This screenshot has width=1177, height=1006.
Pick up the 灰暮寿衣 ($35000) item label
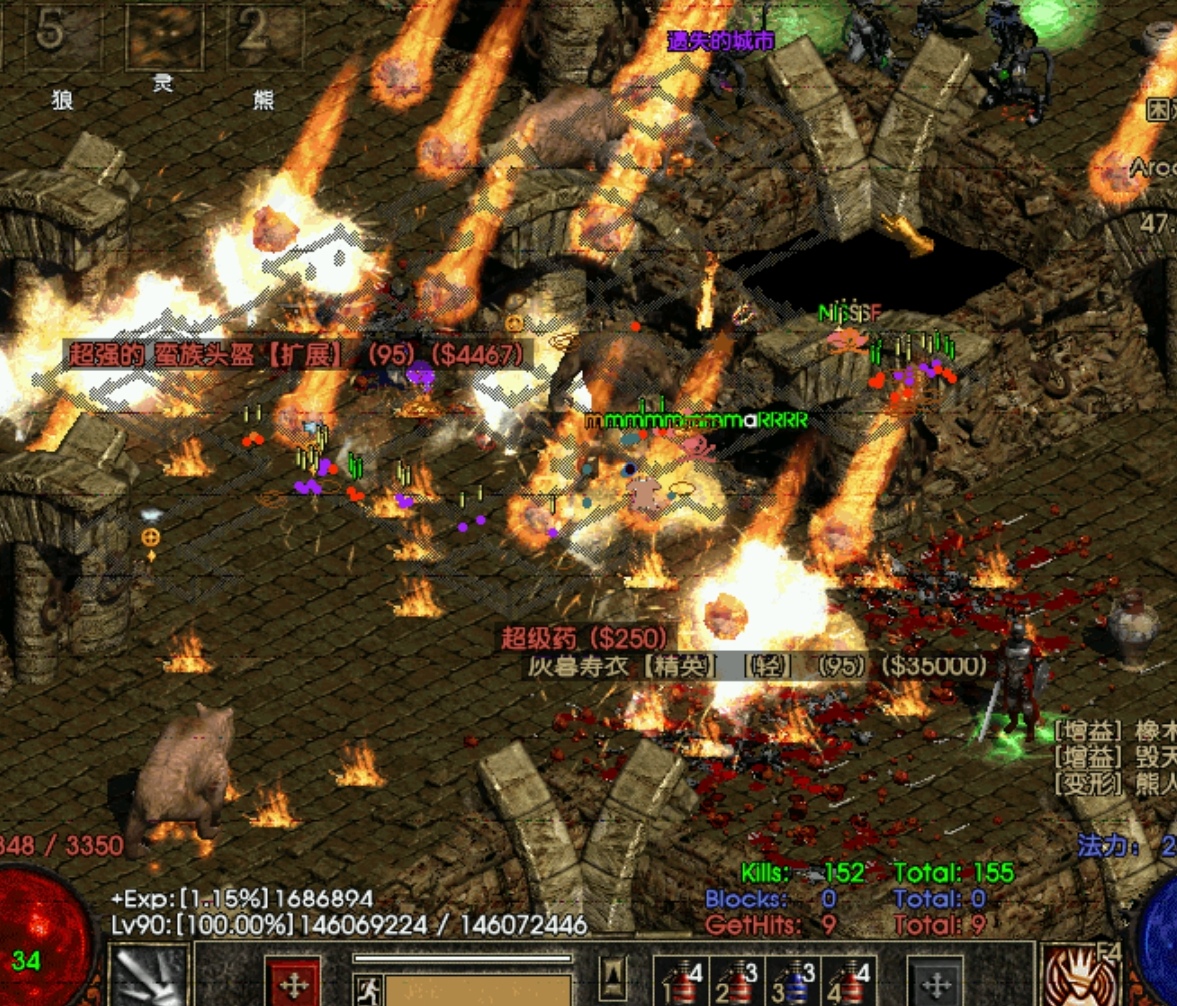pyautogui.click(x=757, y=666)
